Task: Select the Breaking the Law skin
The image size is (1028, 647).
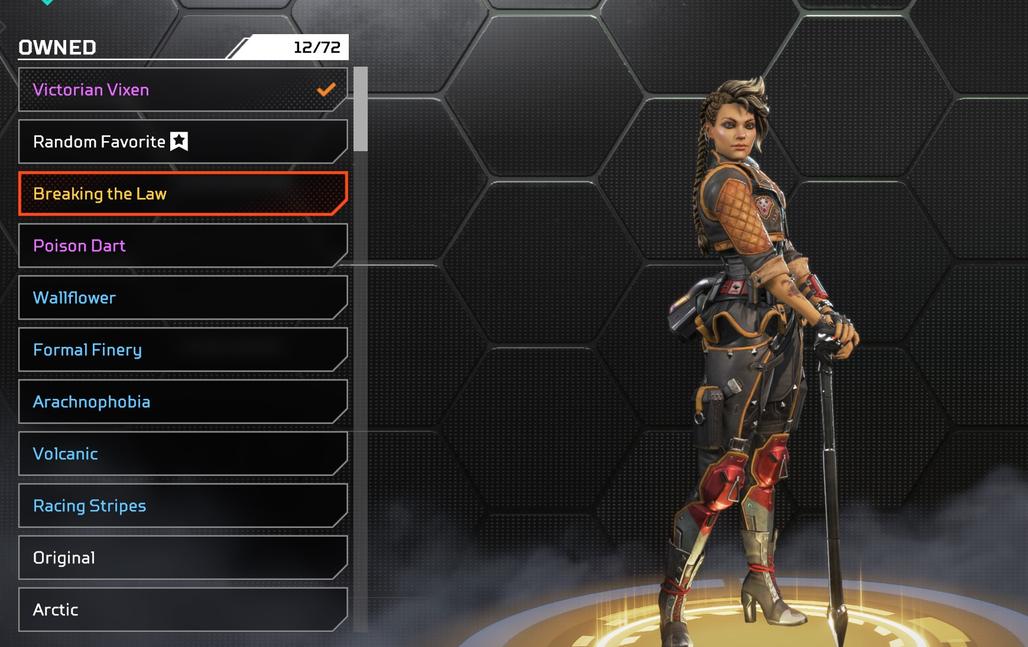Action: coord(182,194)
